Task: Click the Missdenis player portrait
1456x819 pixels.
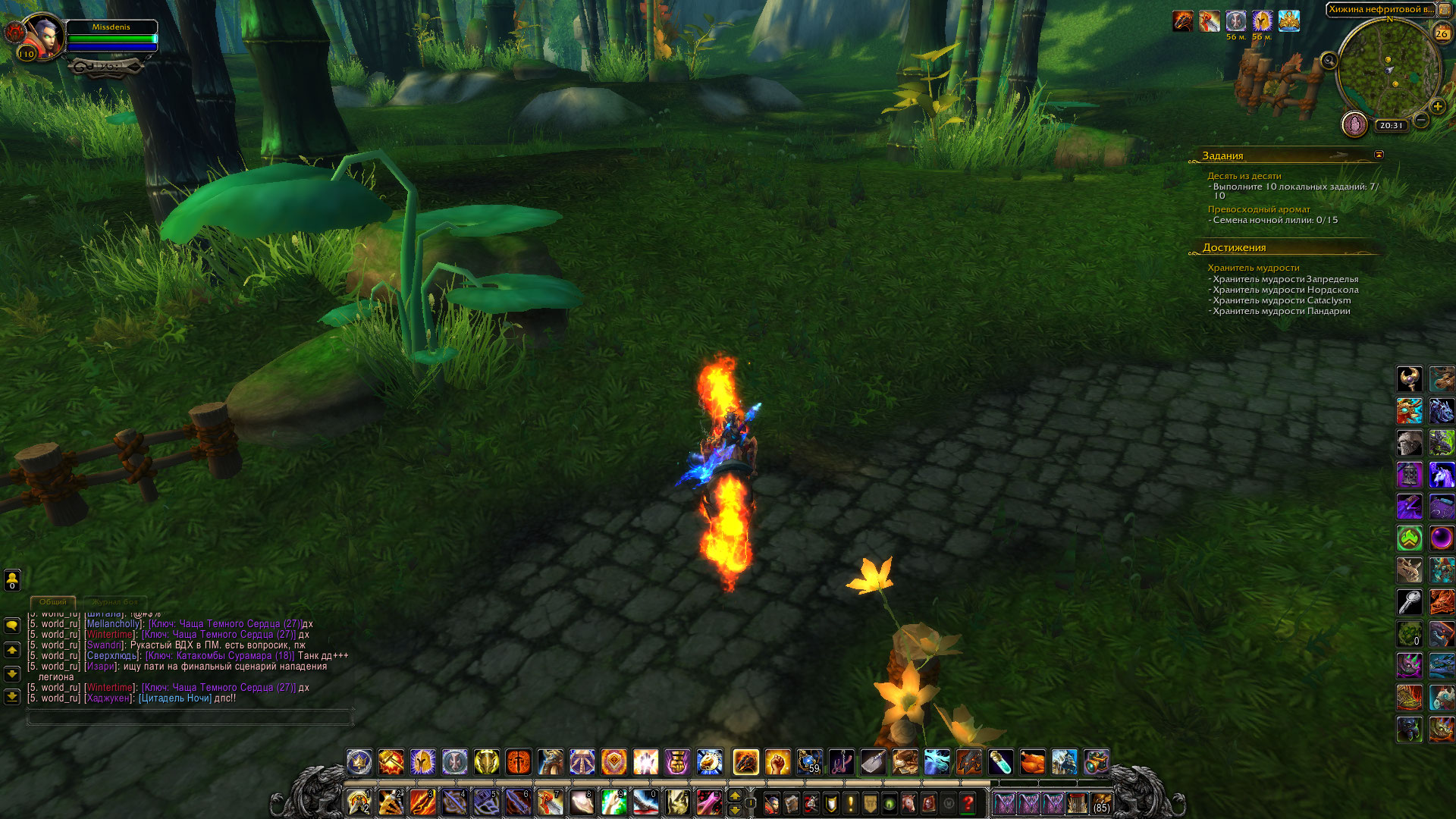Action: coord(44,36)
